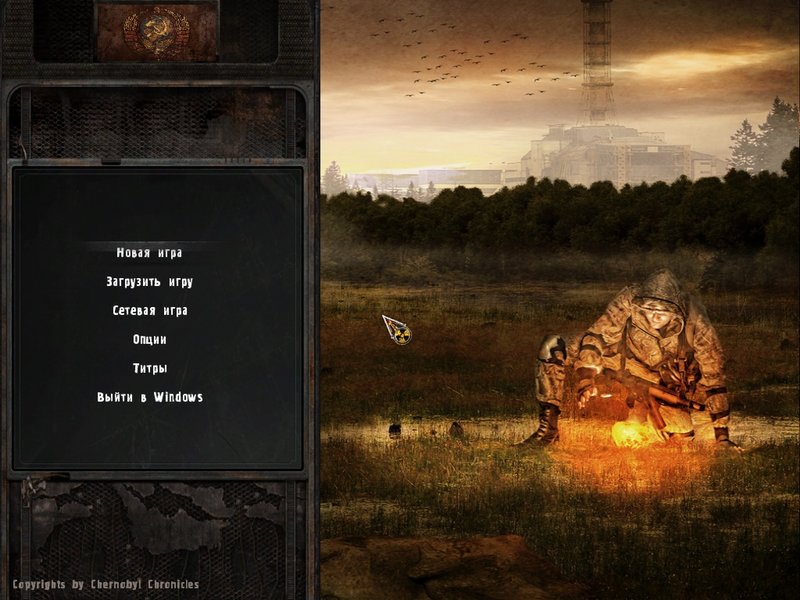Choose Выйти в Windows to quit
The width and height of the screenshot is (800, 600).
click(149, 398)
